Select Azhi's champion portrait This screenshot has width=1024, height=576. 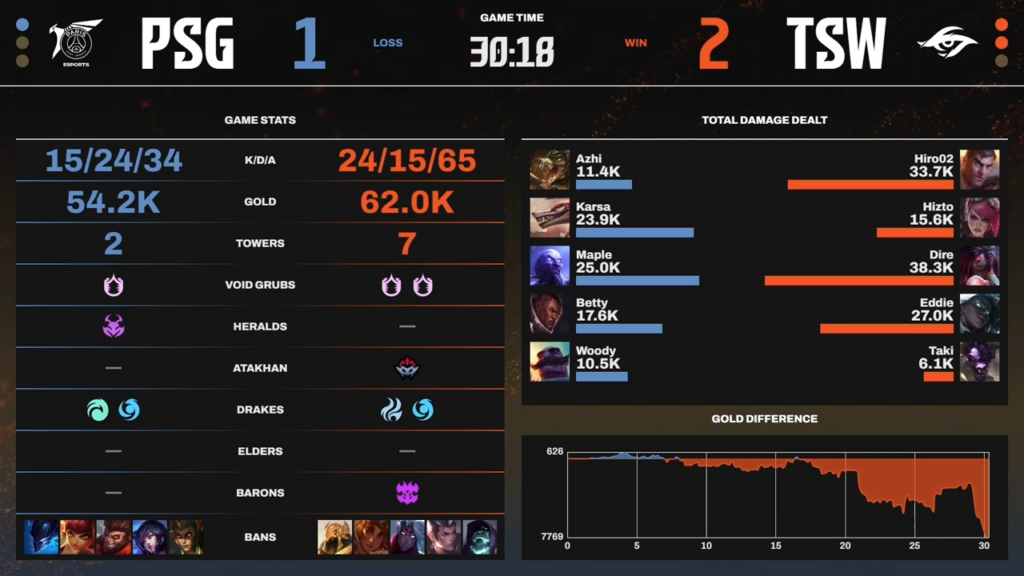click(550, 169)
